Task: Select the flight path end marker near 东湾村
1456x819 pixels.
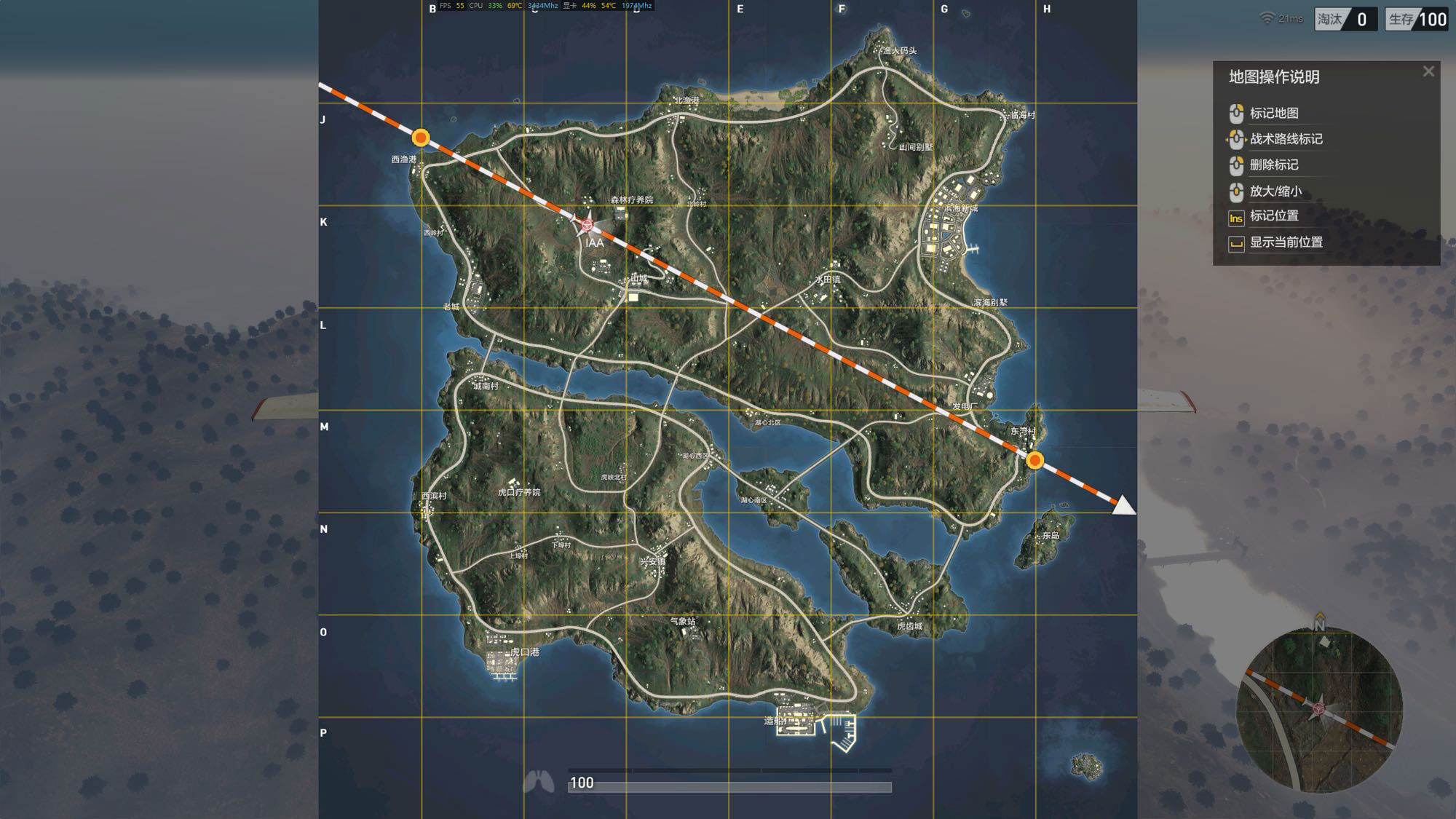Action: click(x=1034, y=460)
